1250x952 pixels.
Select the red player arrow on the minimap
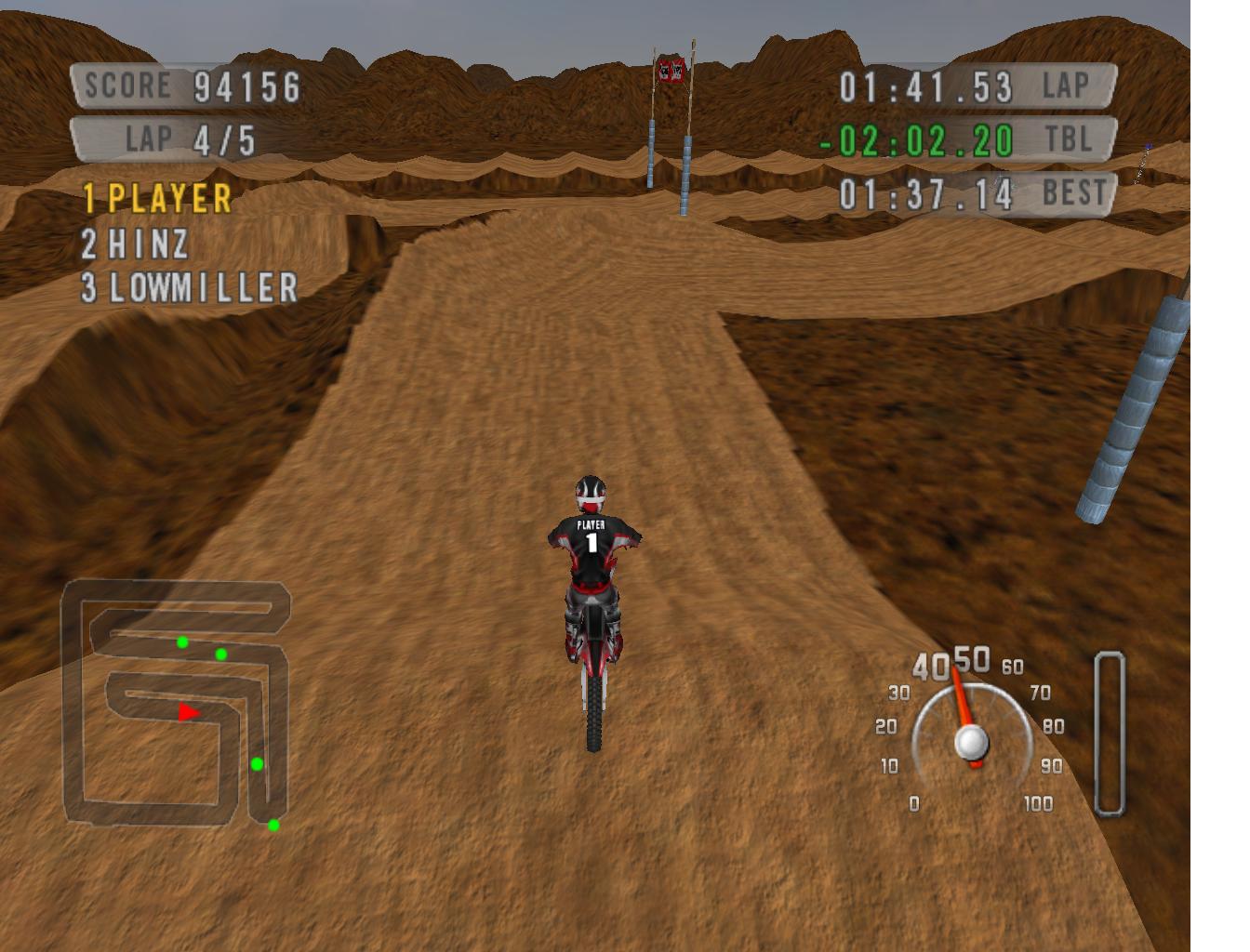[x=189, y=713]
